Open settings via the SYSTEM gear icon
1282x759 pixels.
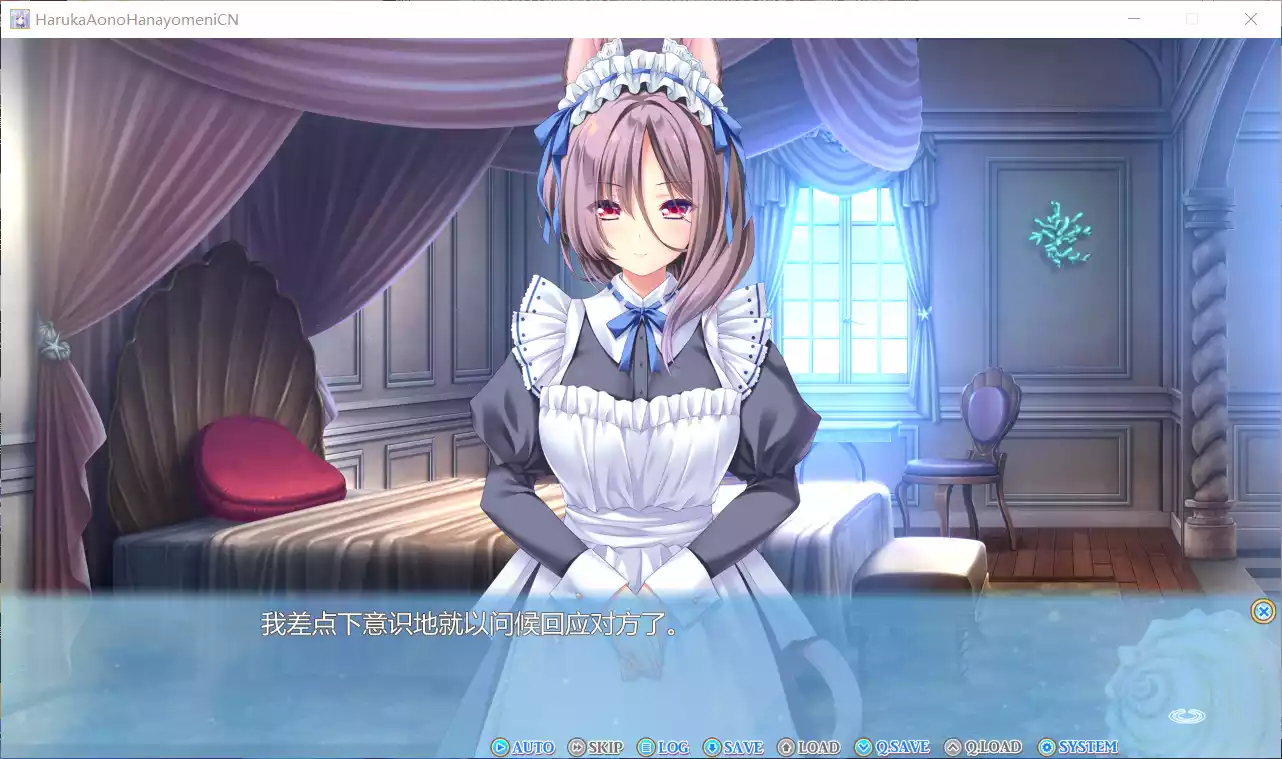(1046, 746)
